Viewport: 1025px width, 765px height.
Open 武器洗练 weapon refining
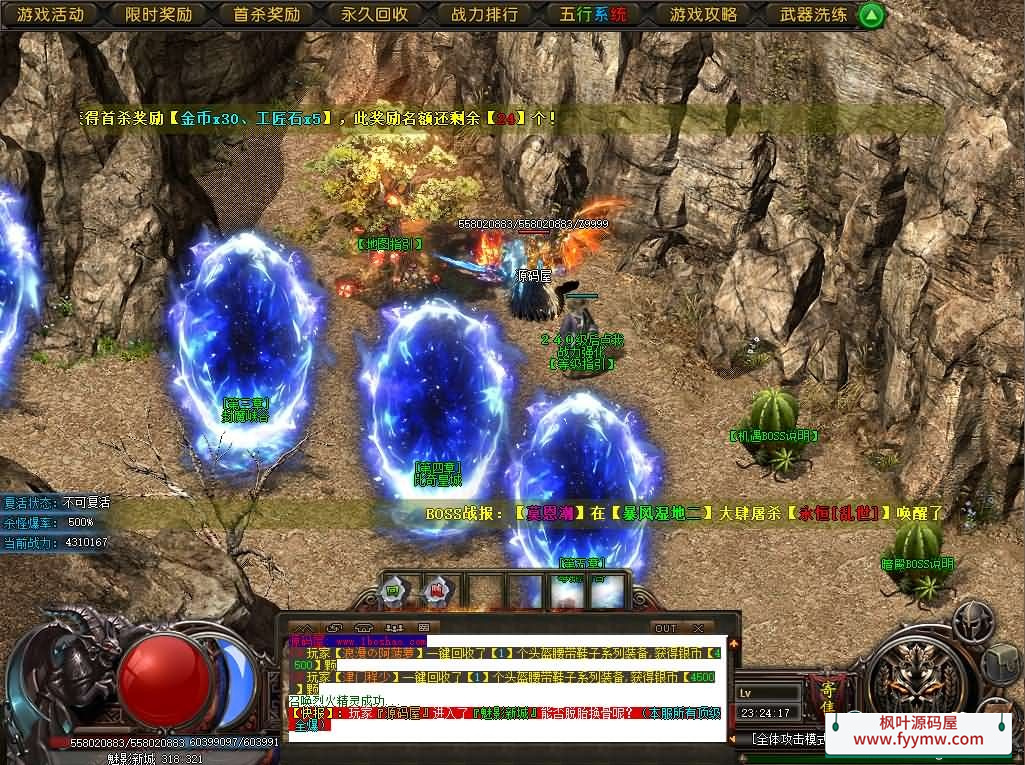pos(812,15)
